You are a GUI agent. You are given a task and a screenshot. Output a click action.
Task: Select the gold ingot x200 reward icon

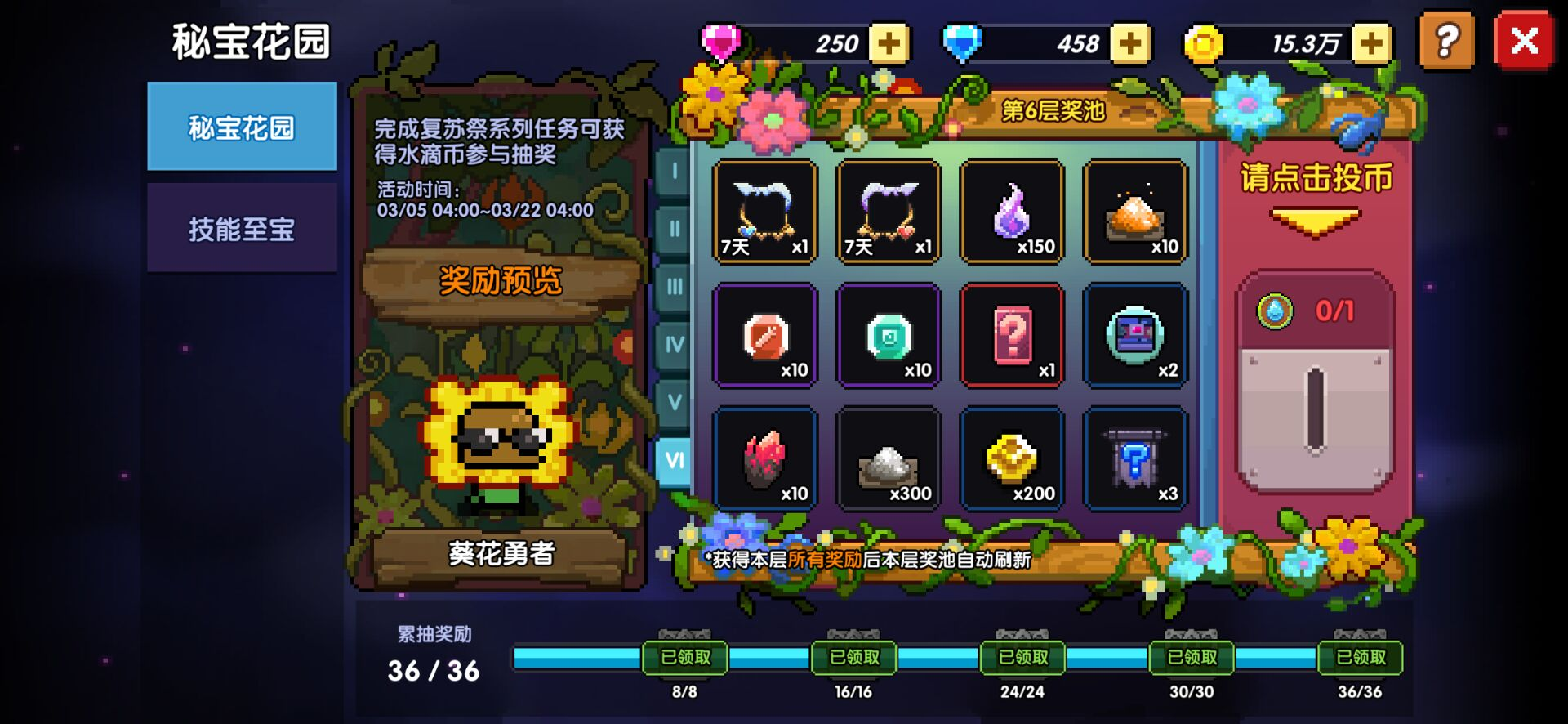1012,458
